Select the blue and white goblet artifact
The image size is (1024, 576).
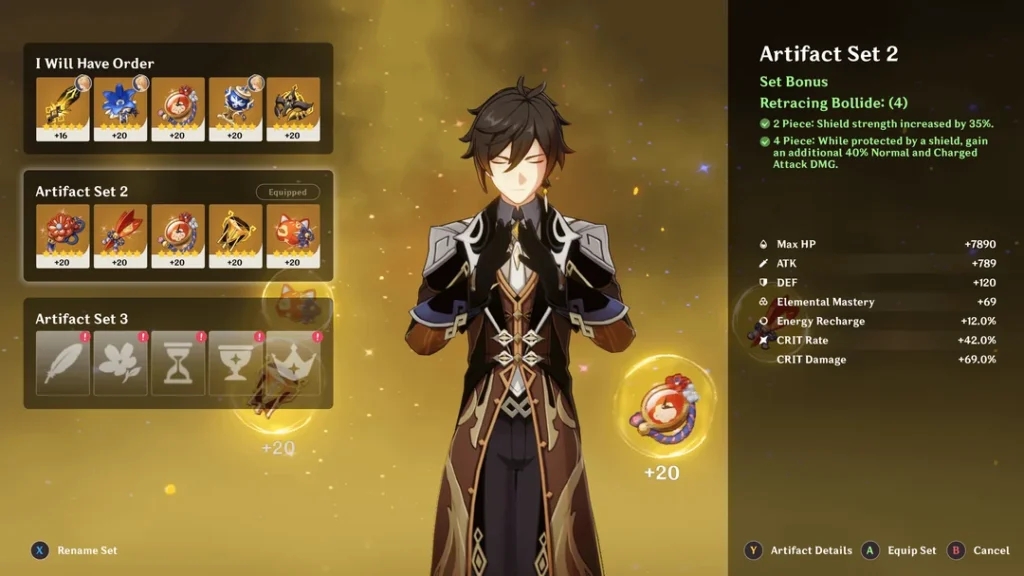click(235, 109)
